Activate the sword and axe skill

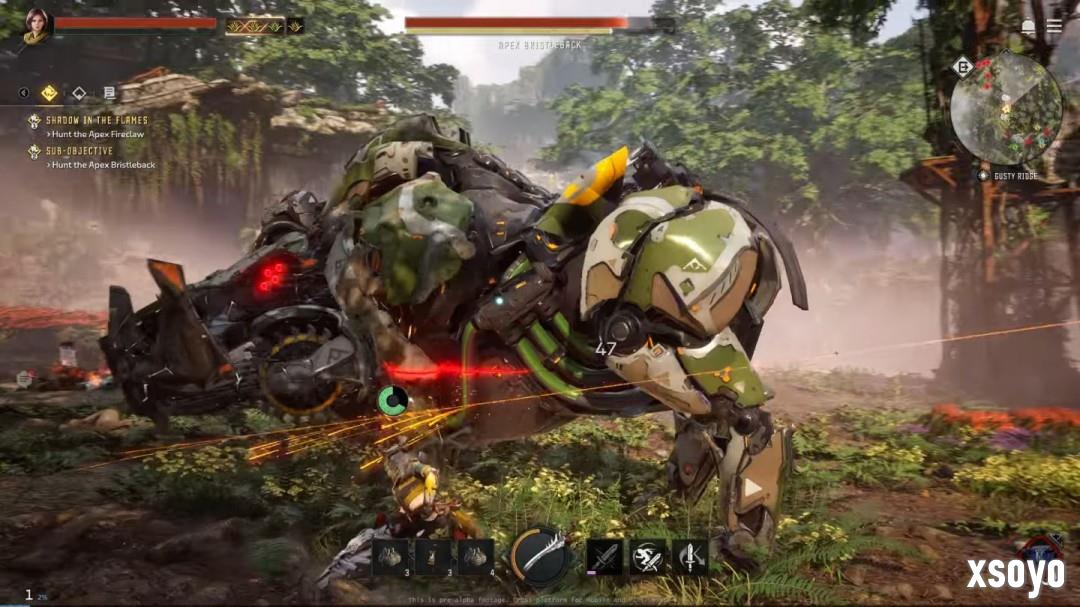click(x=690, y=557)
